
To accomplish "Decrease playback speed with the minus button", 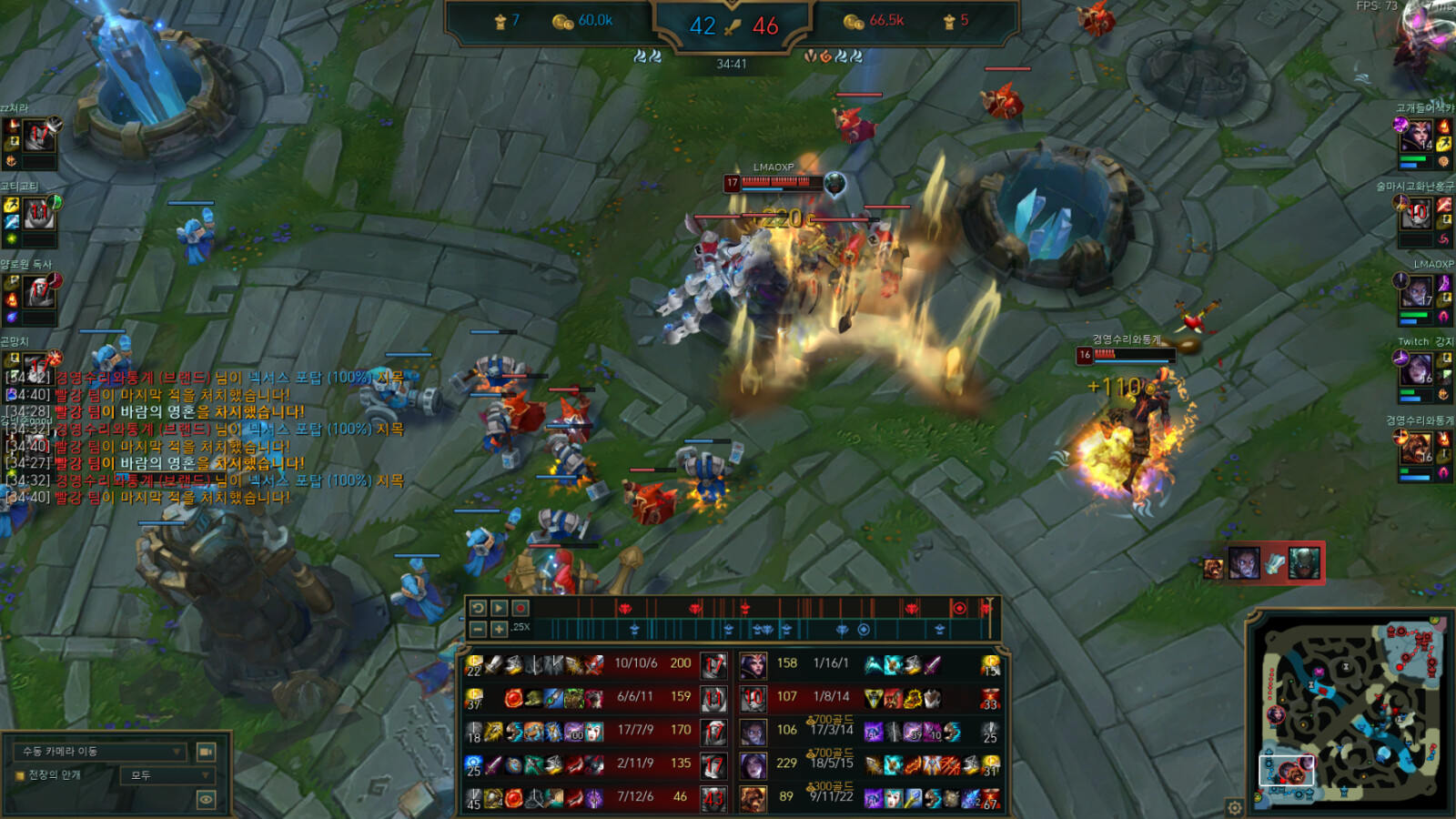I will click(478, 629).
